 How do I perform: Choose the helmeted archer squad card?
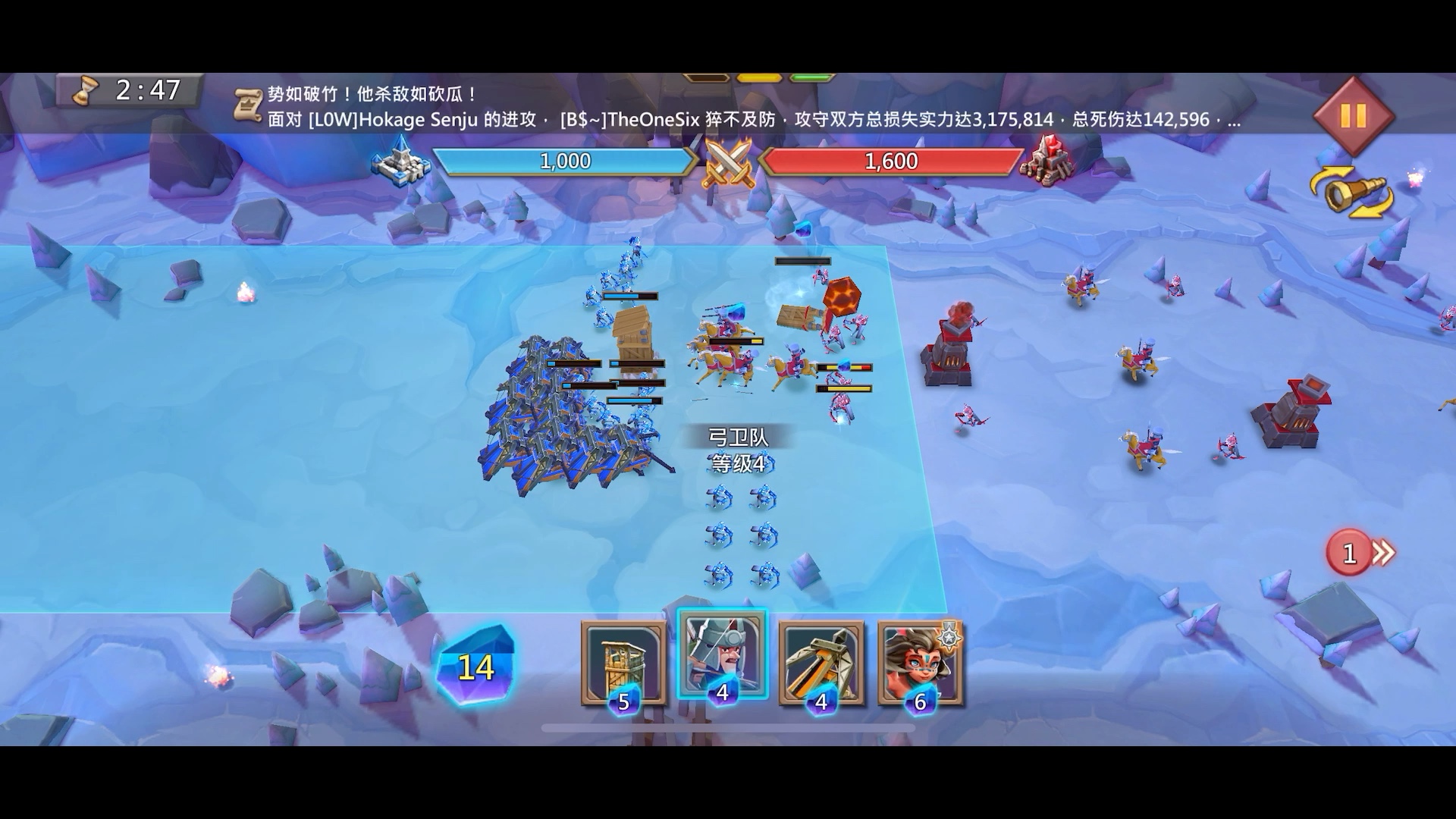pyautogui.click(x=722, y=656)
